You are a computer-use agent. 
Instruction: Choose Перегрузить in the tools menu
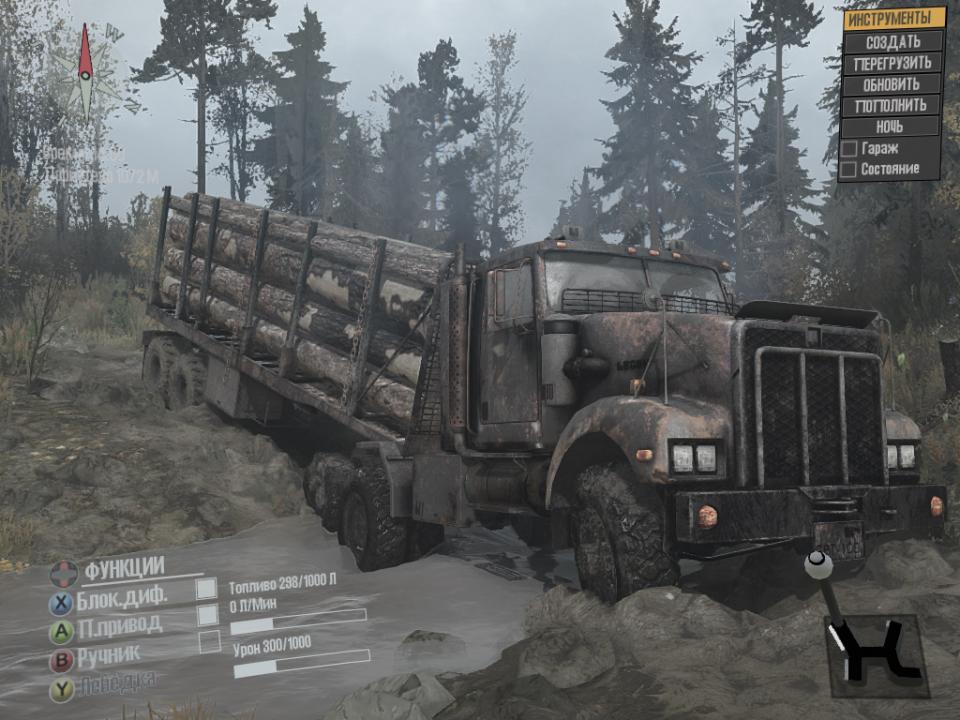point(893,63)
